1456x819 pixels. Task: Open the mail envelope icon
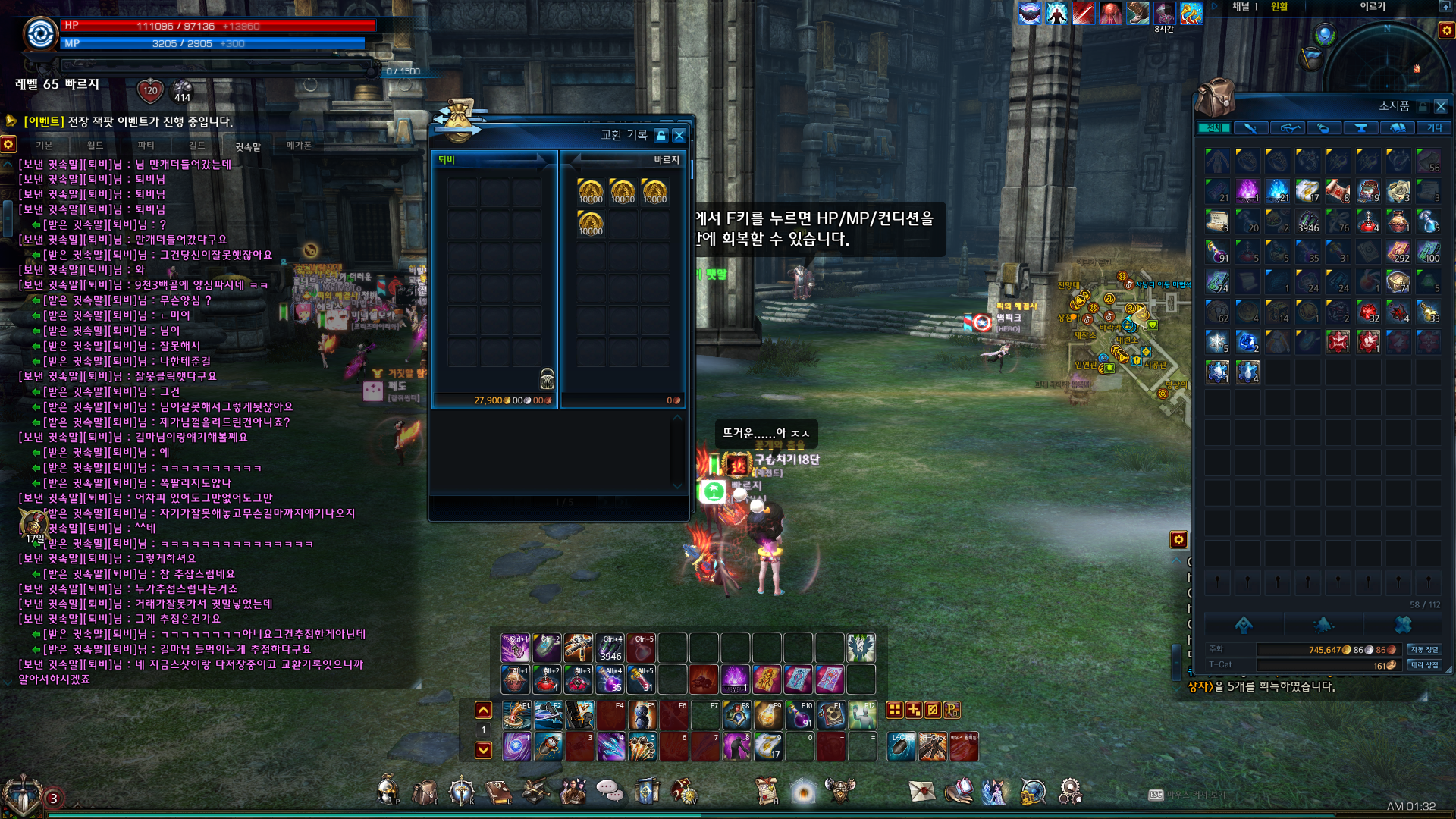click(922, 792)
